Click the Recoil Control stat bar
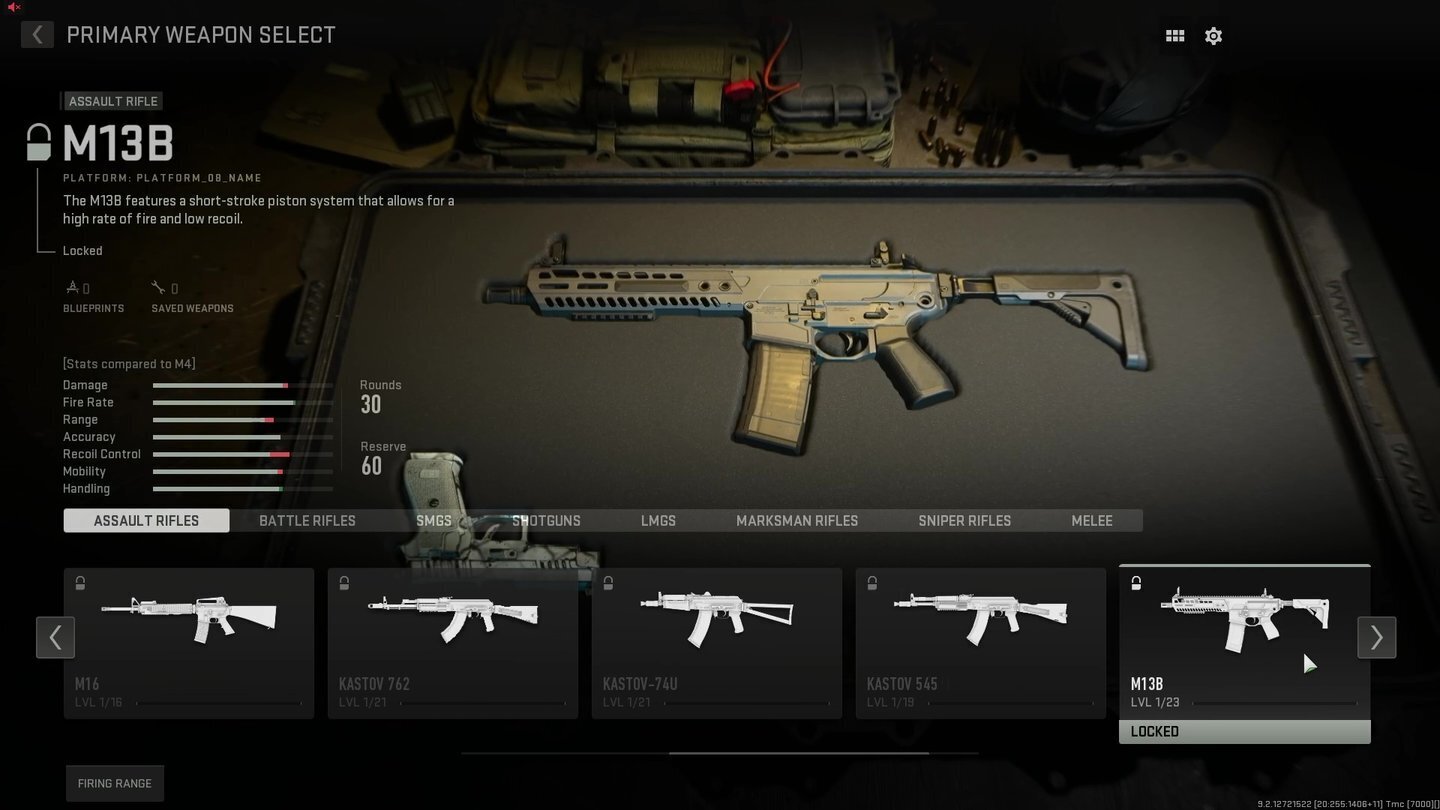The image size is (1440, 810). click(241, 454)
